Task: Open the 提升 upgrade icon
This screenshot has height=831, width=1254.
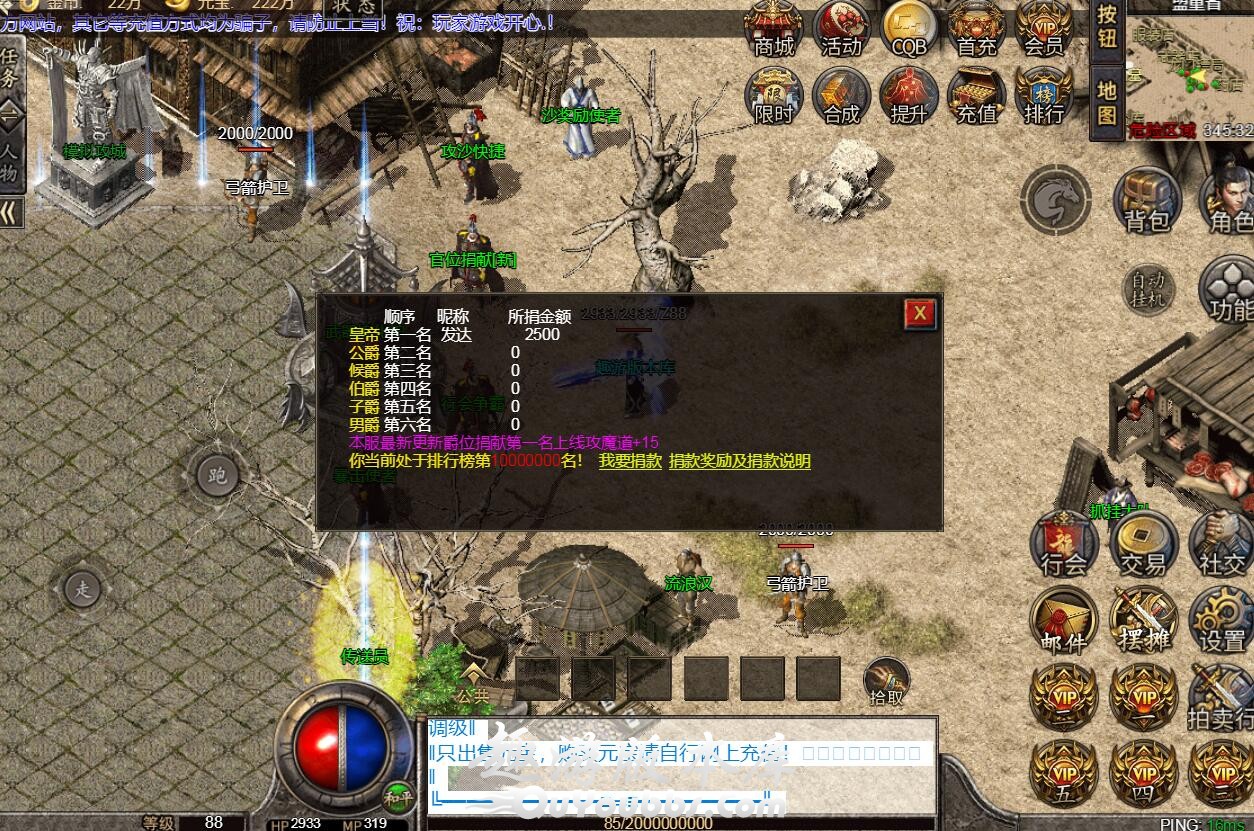Action: [909, 97]
